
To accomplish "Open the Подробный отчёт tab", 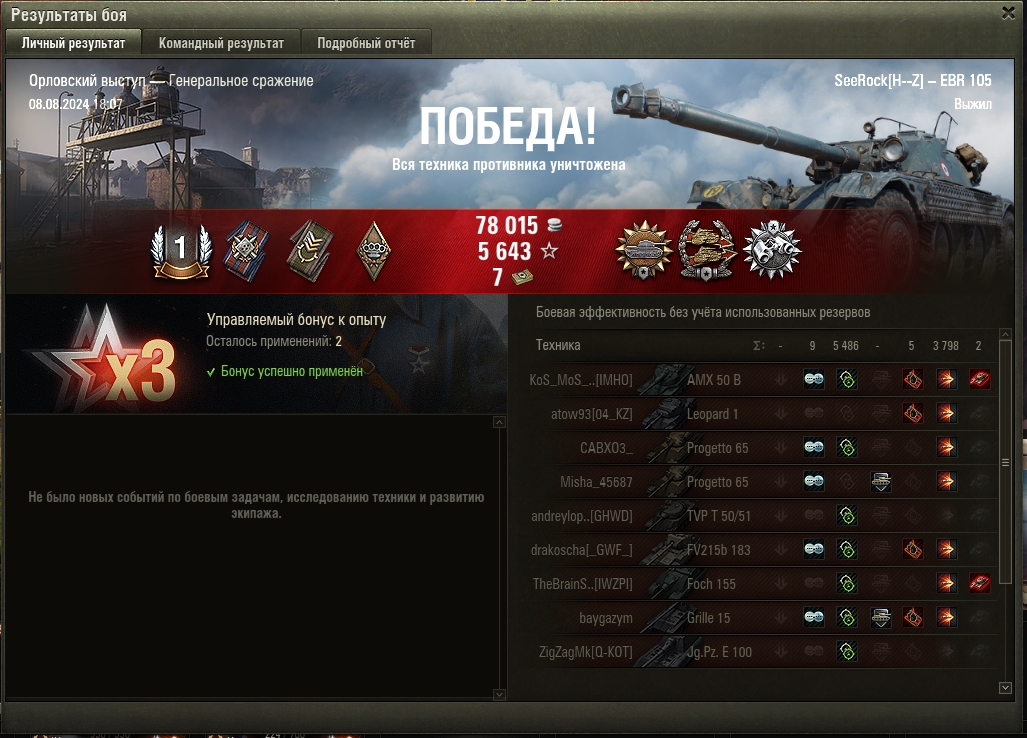I will pyautogui.click(x=367, y=43).
